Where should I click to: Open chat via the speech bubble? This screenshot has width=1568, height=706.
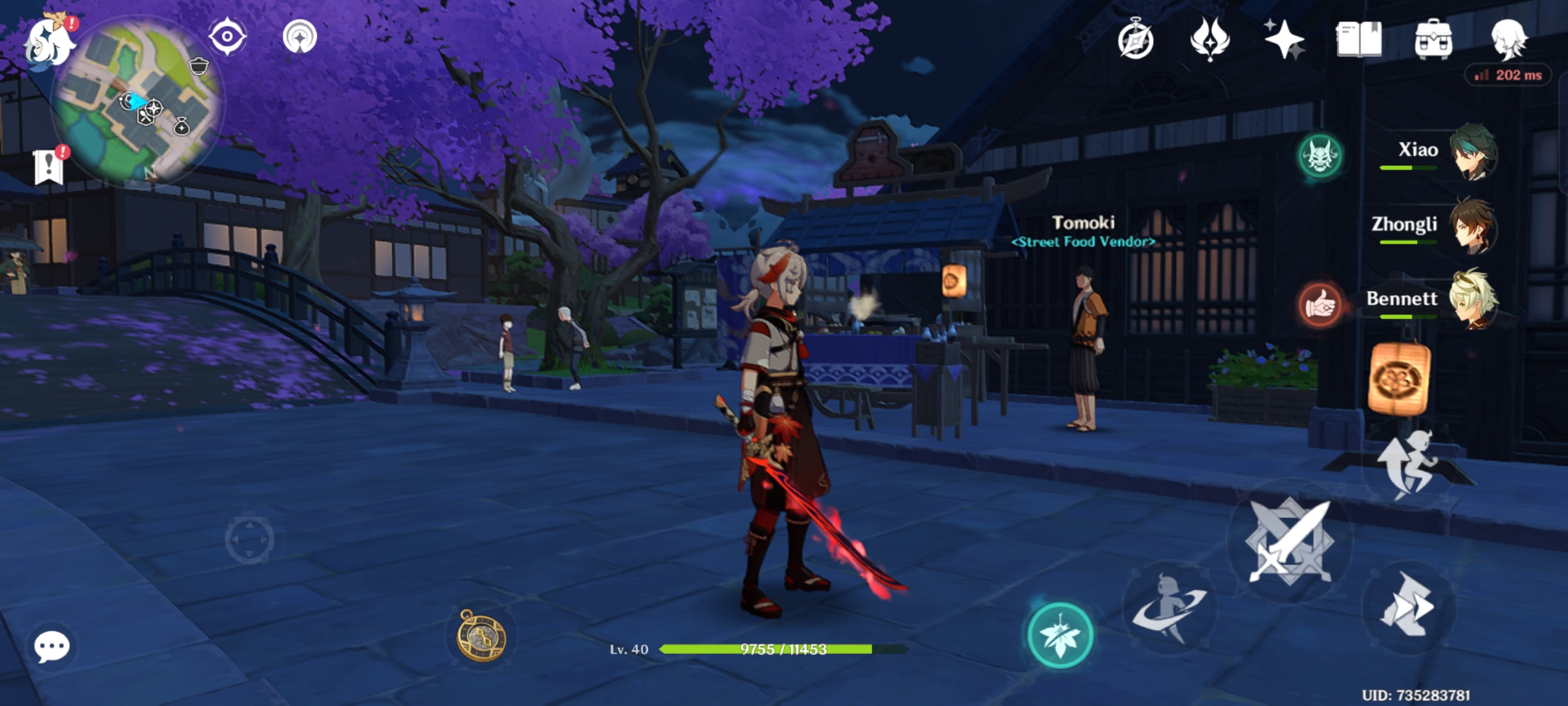click(54, 646)
